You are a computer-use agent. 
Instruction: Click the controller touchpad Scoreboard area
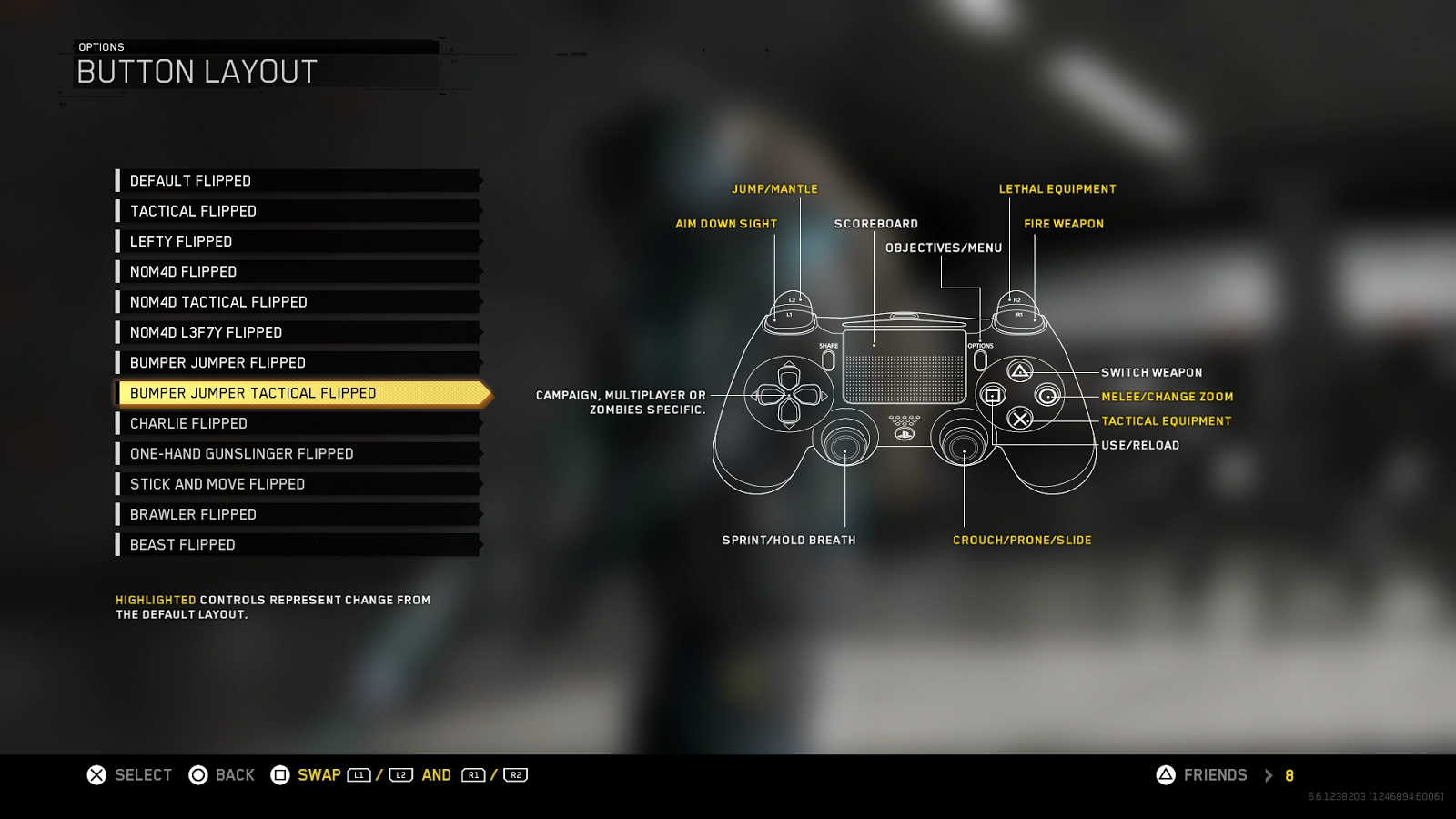(904, 367)
